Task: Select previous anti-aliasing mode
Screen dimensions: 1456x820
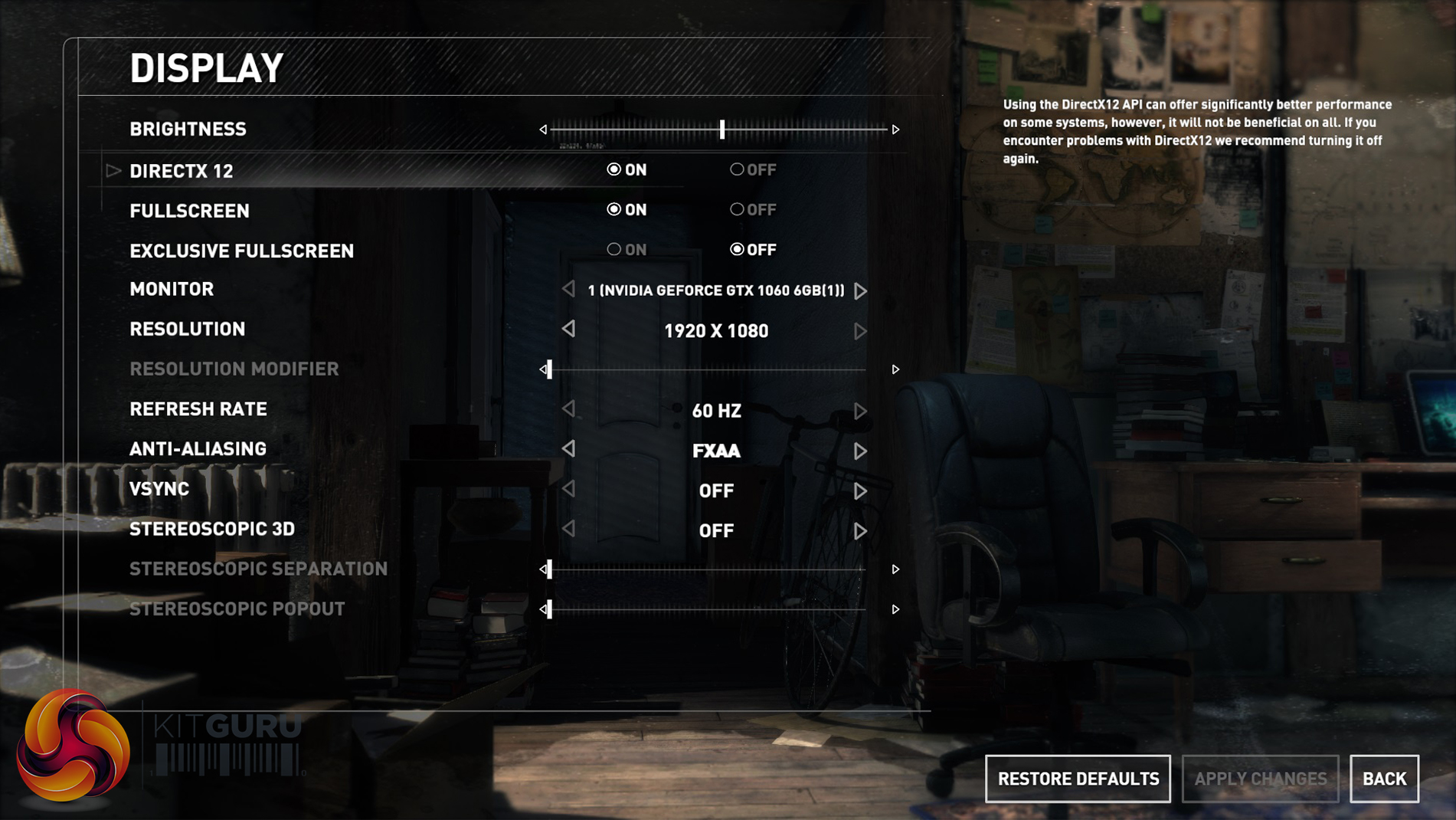Action: pos(568,449)
